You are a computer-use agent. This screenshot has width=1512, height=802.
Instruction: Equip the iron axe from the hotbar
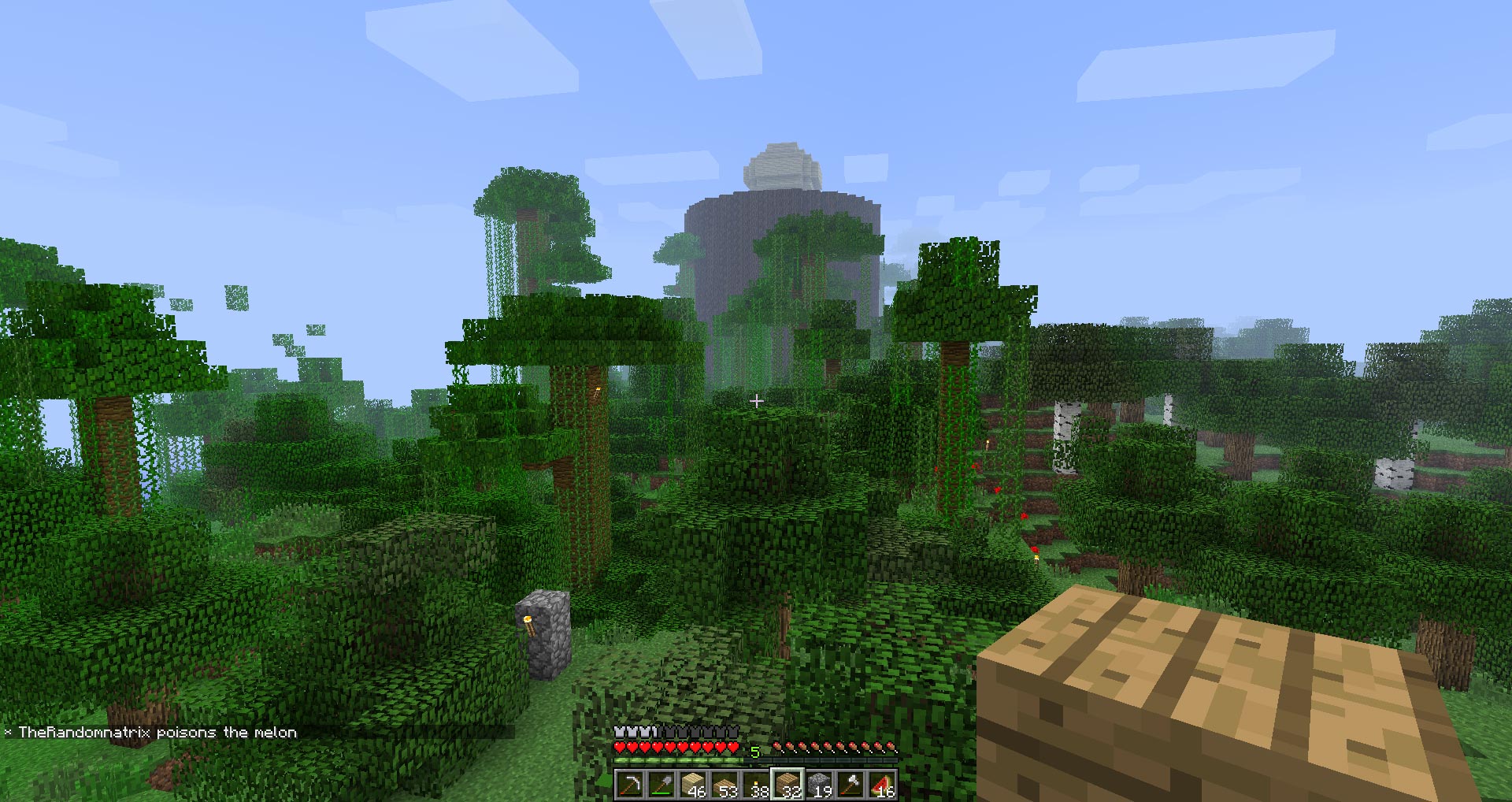tap(850, 785)
